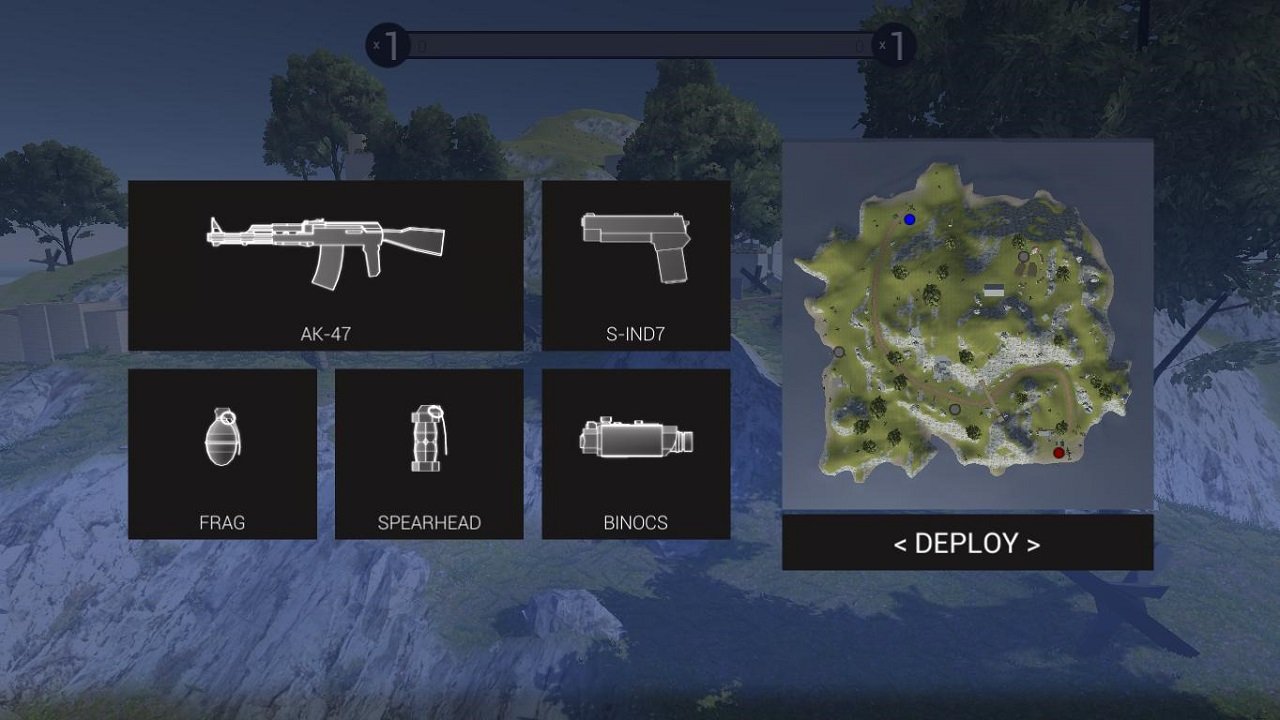Screen dimensions: 1280x720
Task: Click the blue spawn marker on the map
Action: click(908, 219)
